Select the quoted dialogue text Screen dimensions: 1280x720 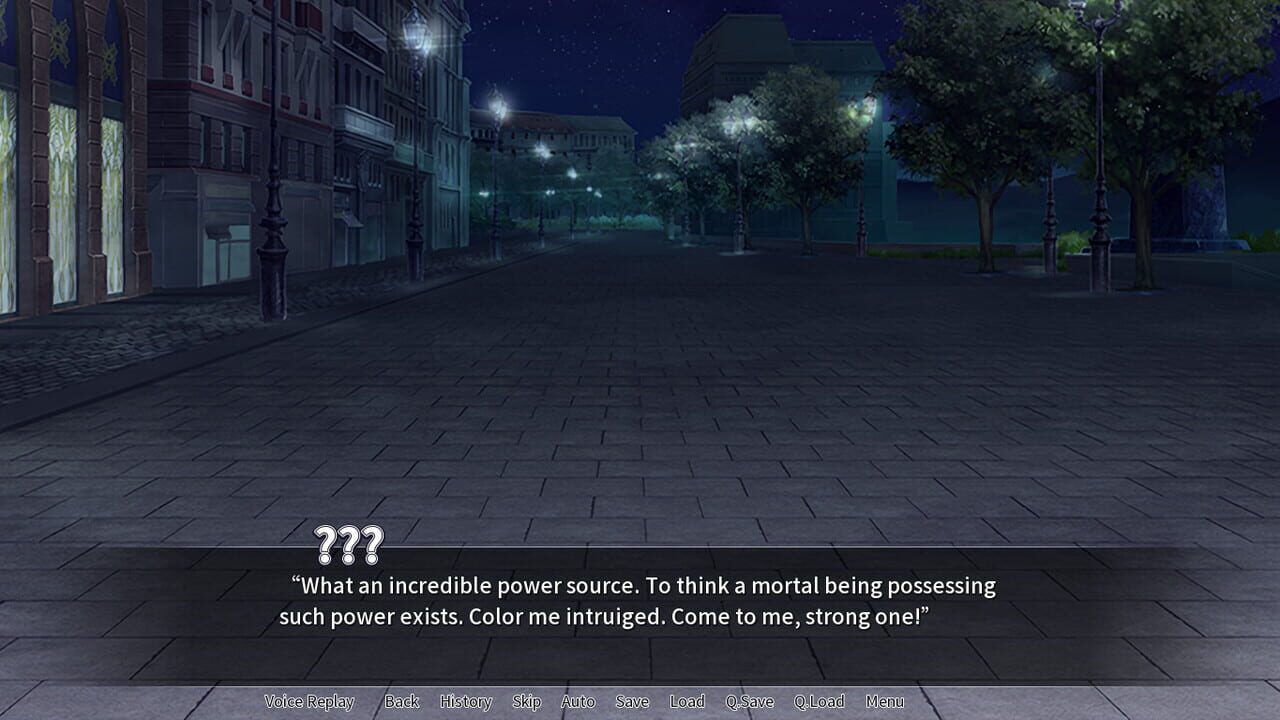click(x=640, y=600)
